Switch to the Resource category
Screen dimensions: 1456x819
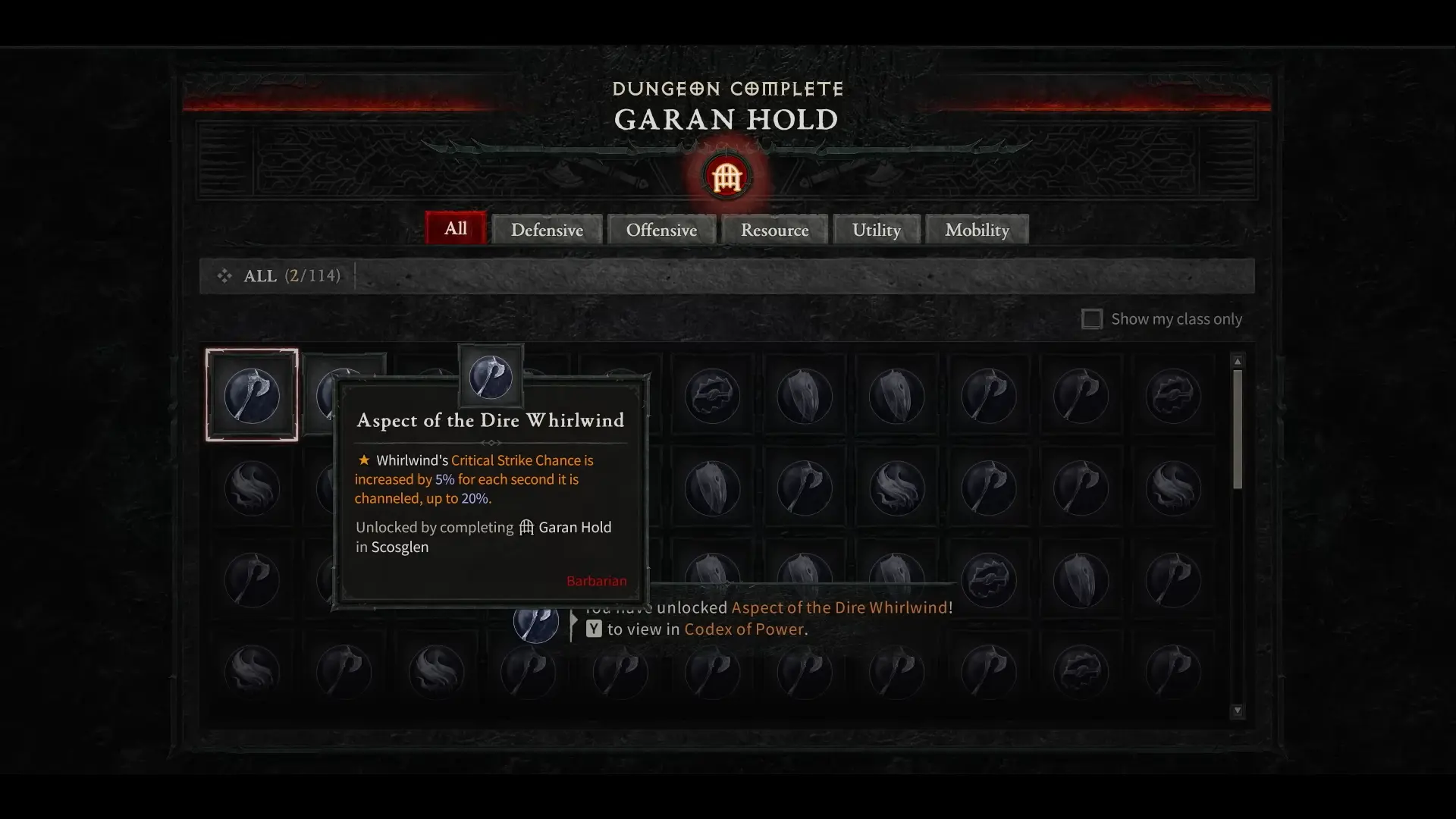(x=774, y=229)
